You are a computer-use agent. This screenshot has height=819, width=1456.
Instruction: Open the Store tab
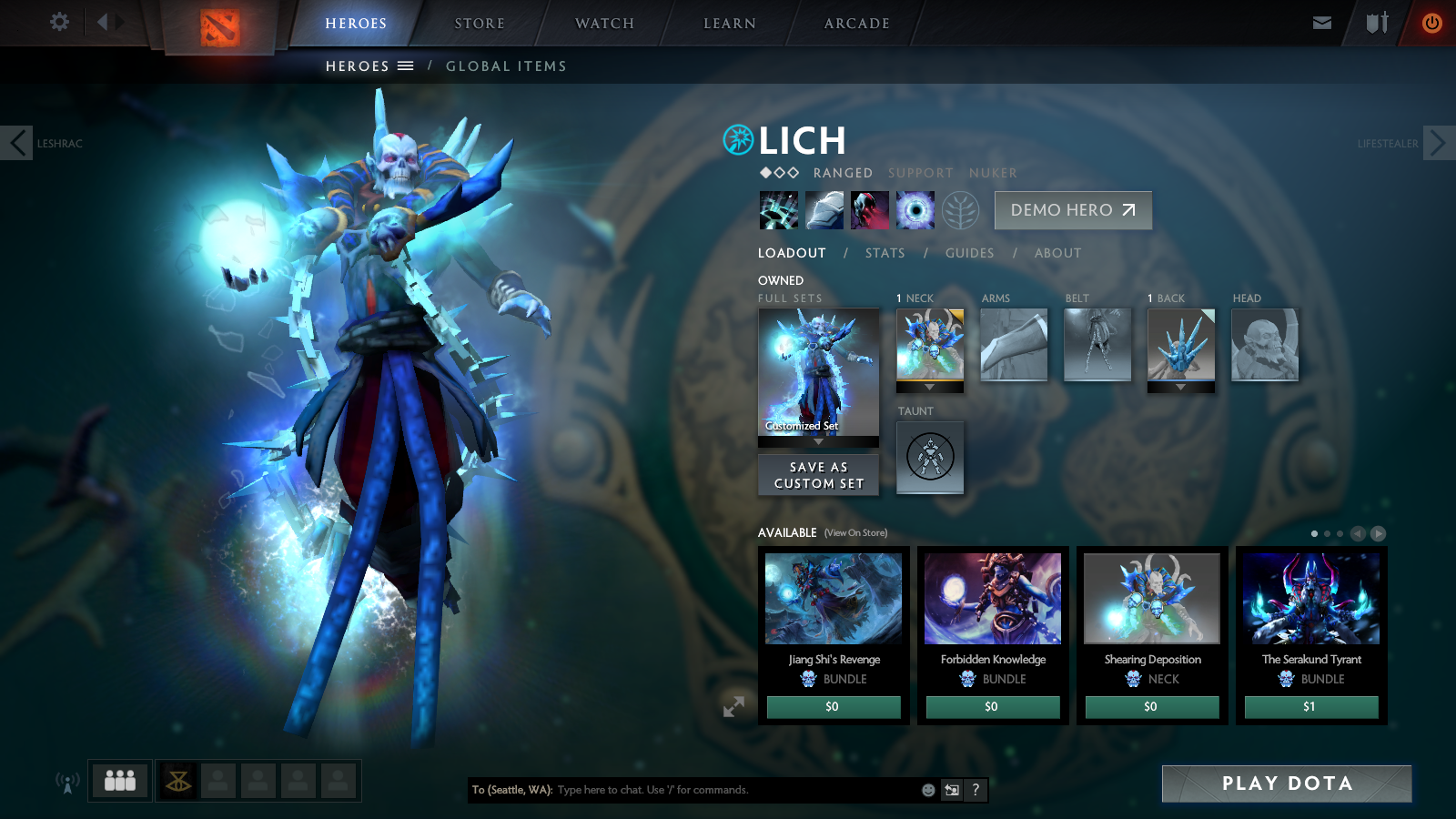click(x=480, y=24)
